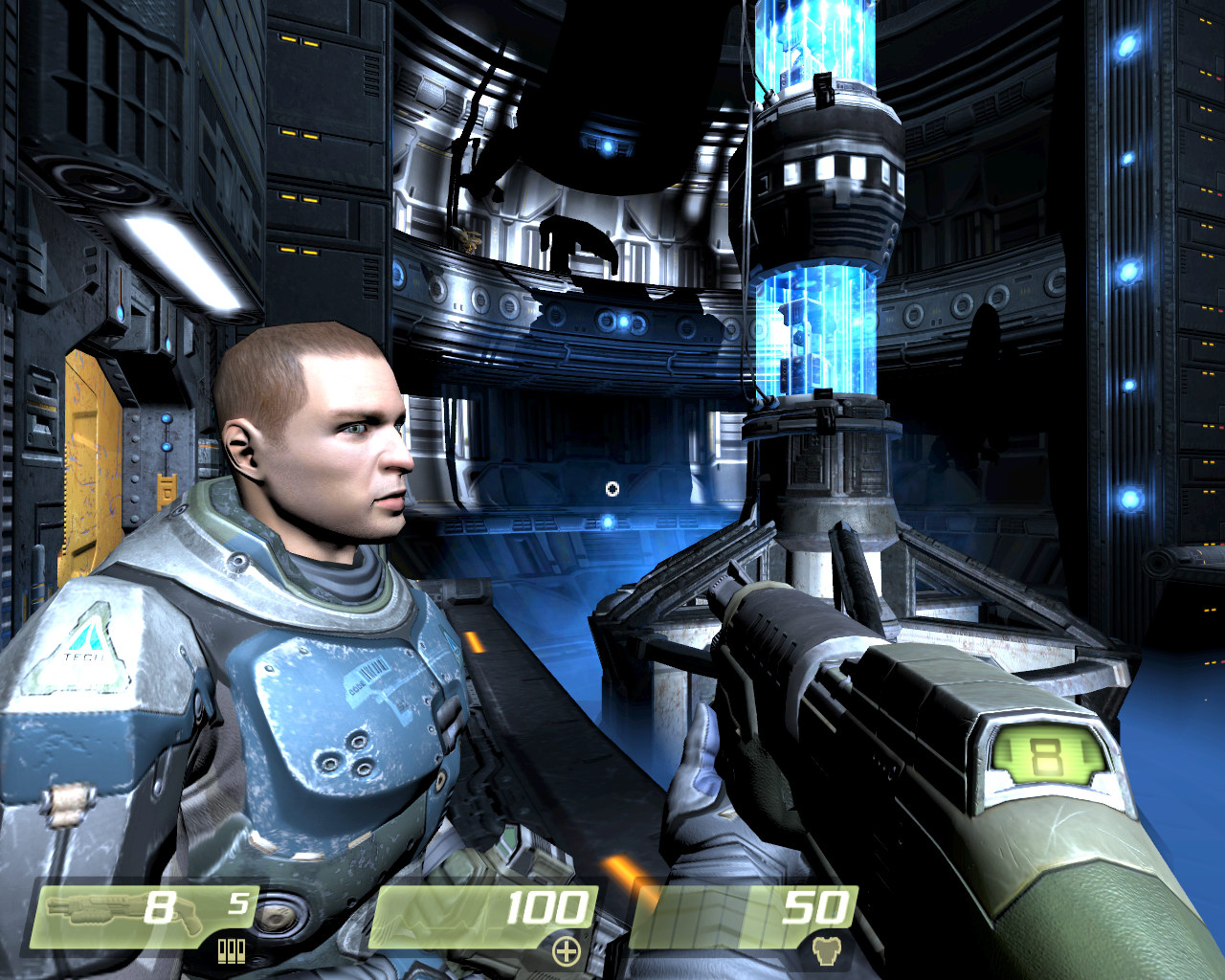This screenshot has width=1225, height=980.
Task: Click the armor vest icon
Action: (x=825, y=950)
